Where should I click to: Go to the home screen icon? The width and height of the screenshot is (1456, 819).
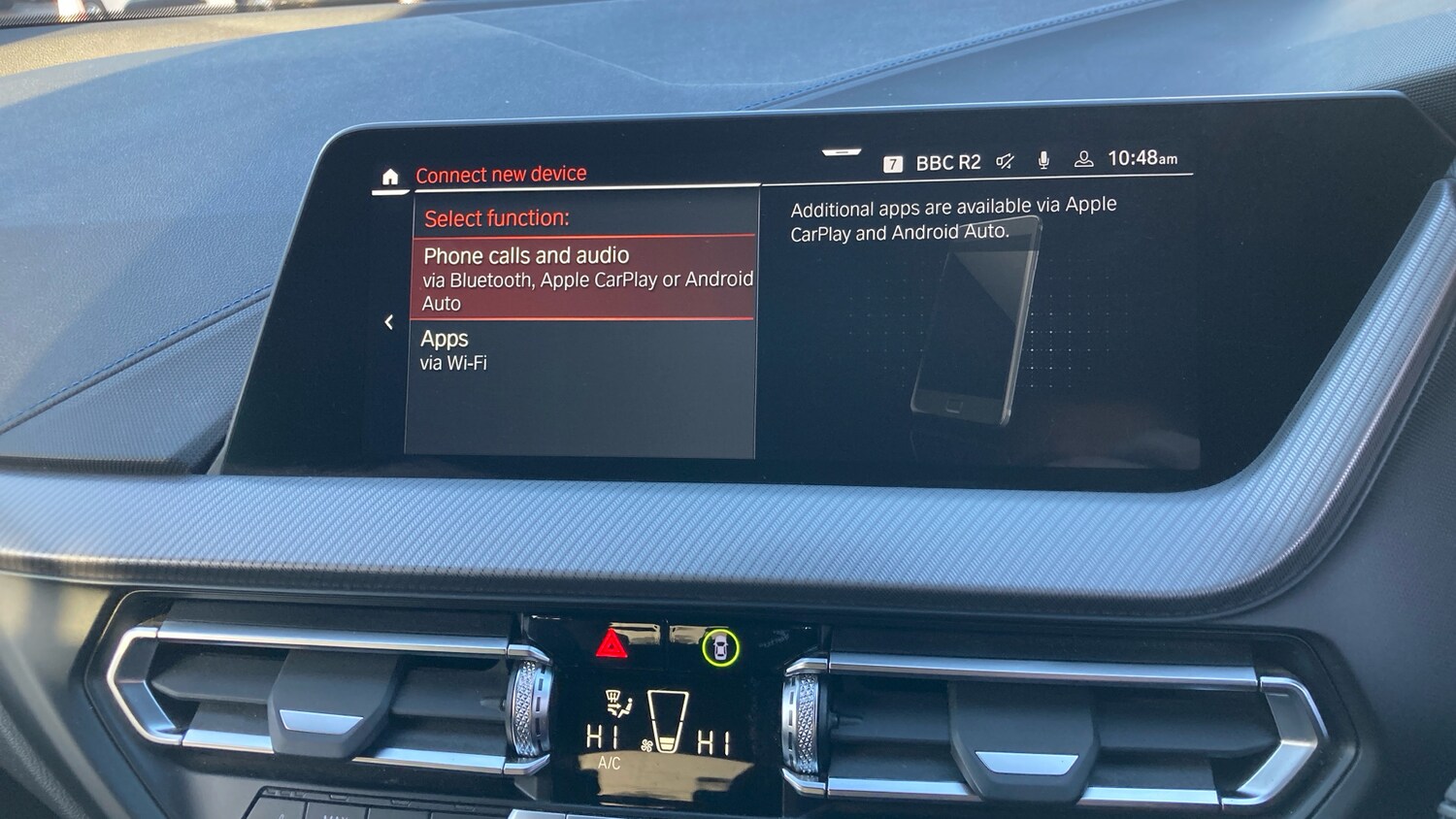click(x=390, y=177)
